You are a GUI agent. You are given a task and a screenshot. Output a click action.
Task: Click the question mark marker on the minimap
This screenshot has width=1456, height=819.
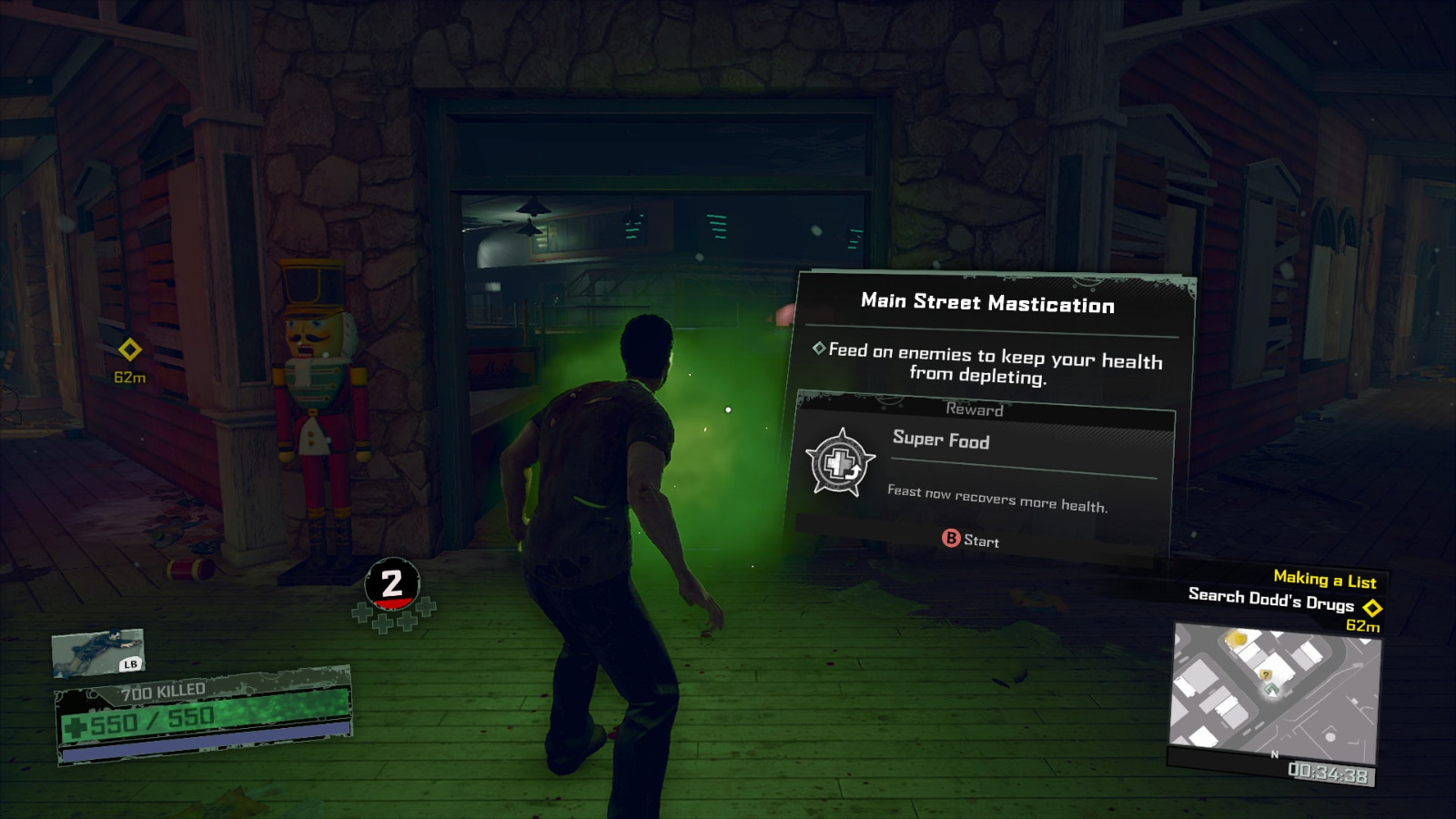(1266, 674)
